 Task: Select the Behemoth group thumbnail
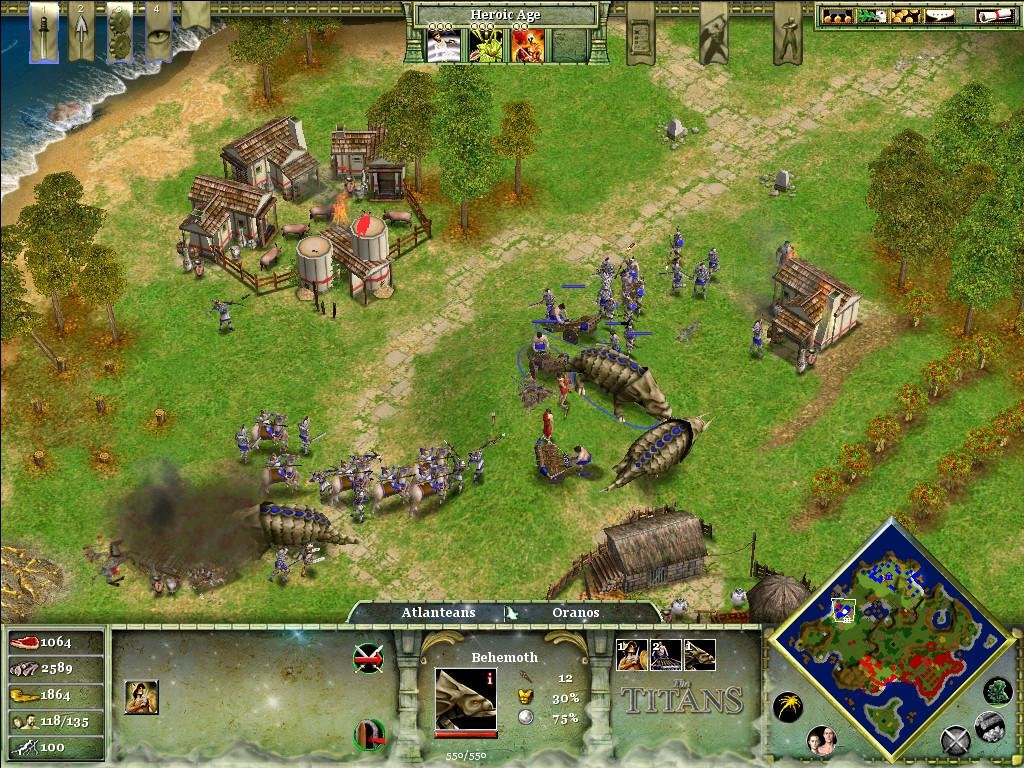pyautogui.click(x=699, y=655)
